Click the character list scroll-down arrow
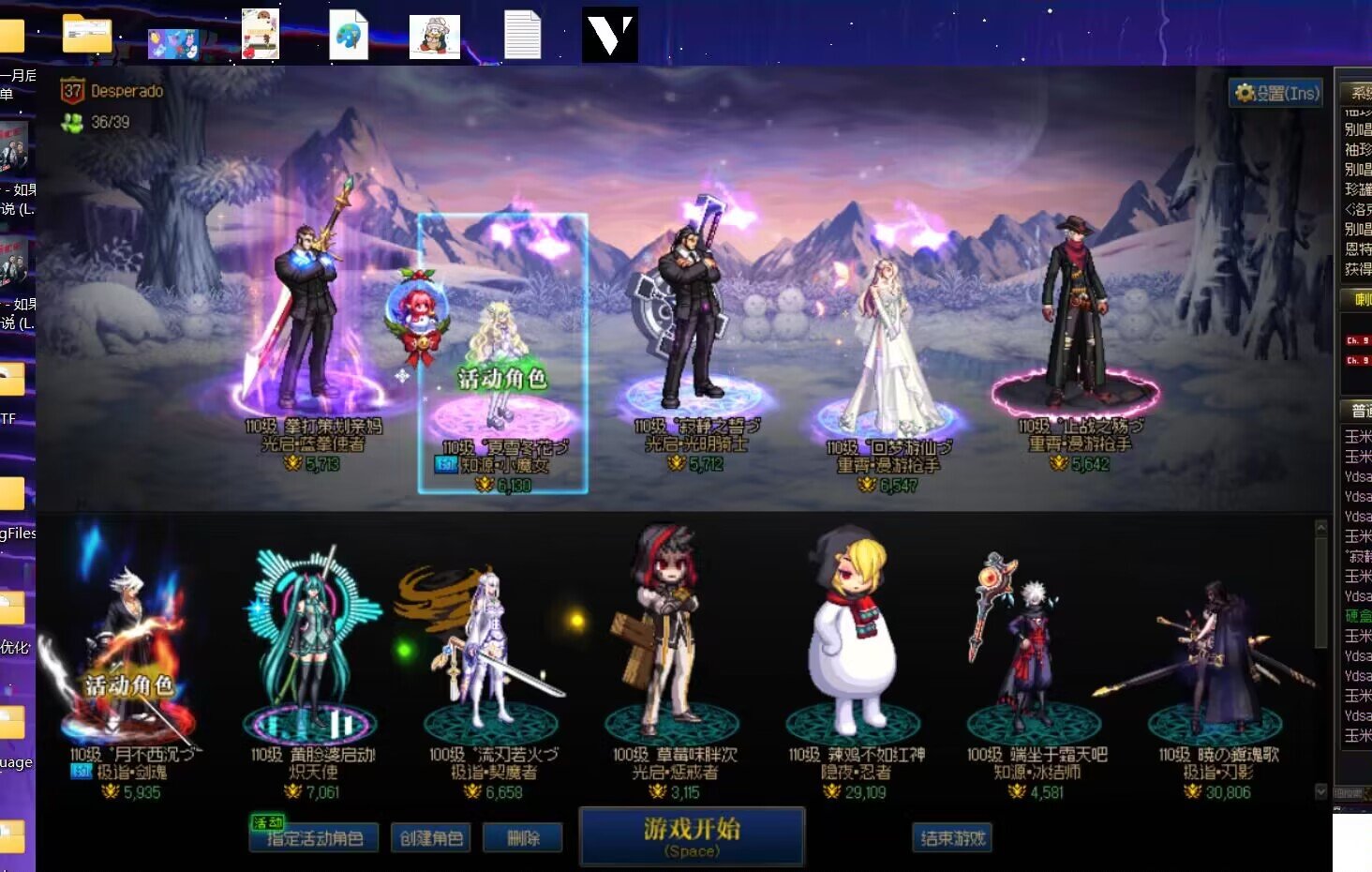The height and width of the screenshot is (872, 1372). click(x=1321, y=791)
